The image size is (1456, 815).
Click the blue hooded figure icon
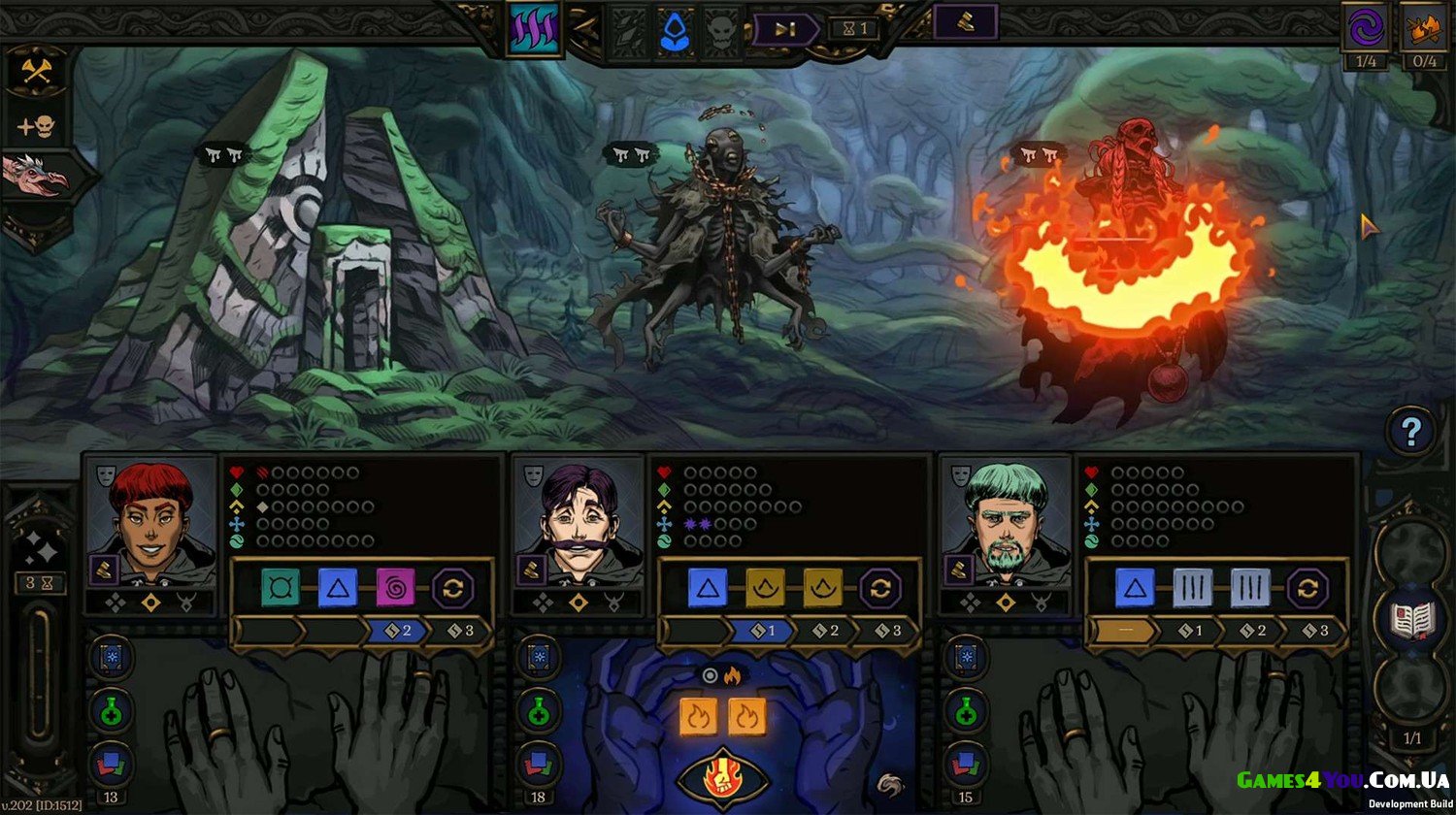[x=674, y=31]
